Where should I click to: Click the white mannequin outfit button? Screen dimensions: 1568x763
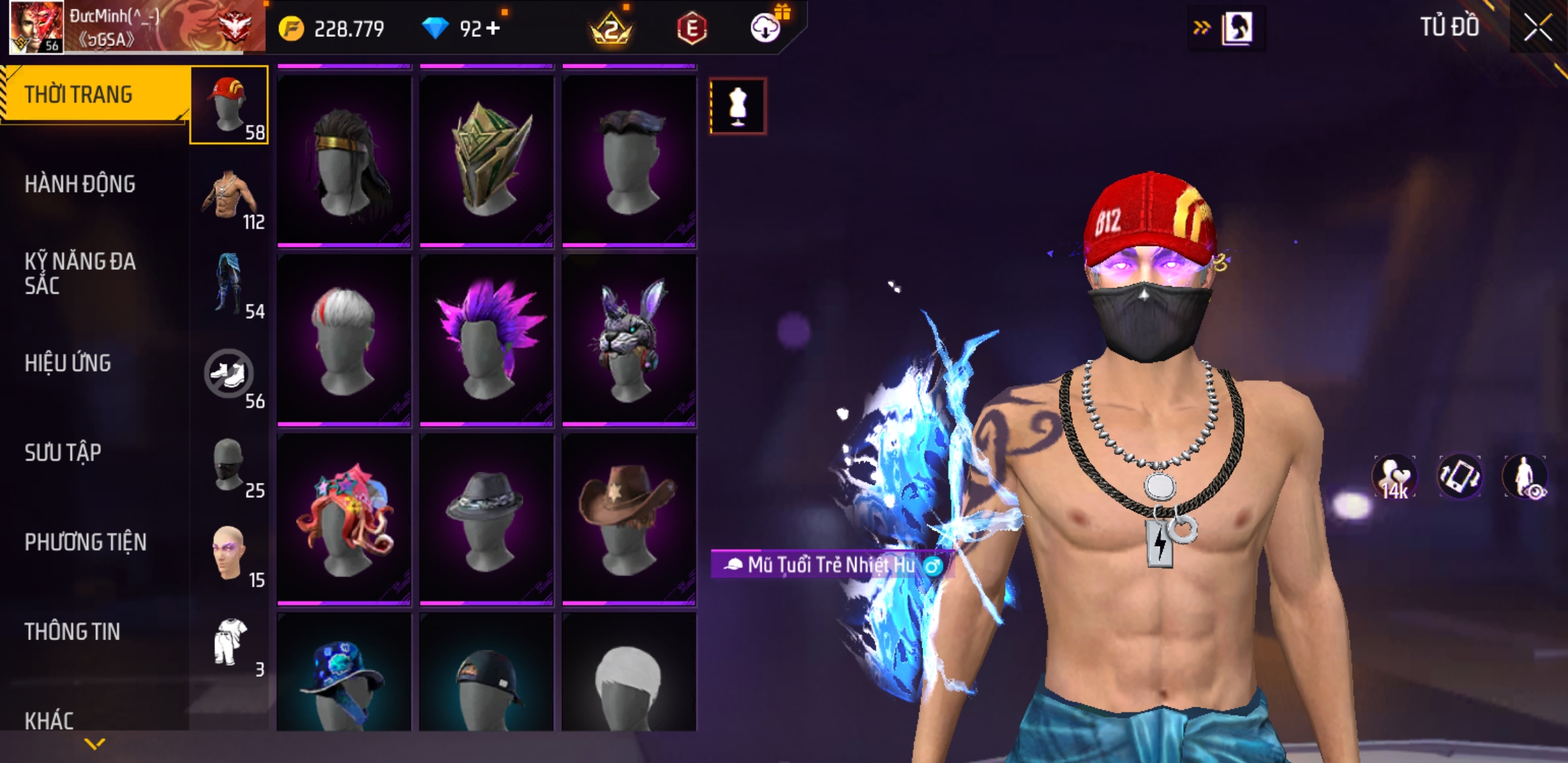tap(737, 107)
